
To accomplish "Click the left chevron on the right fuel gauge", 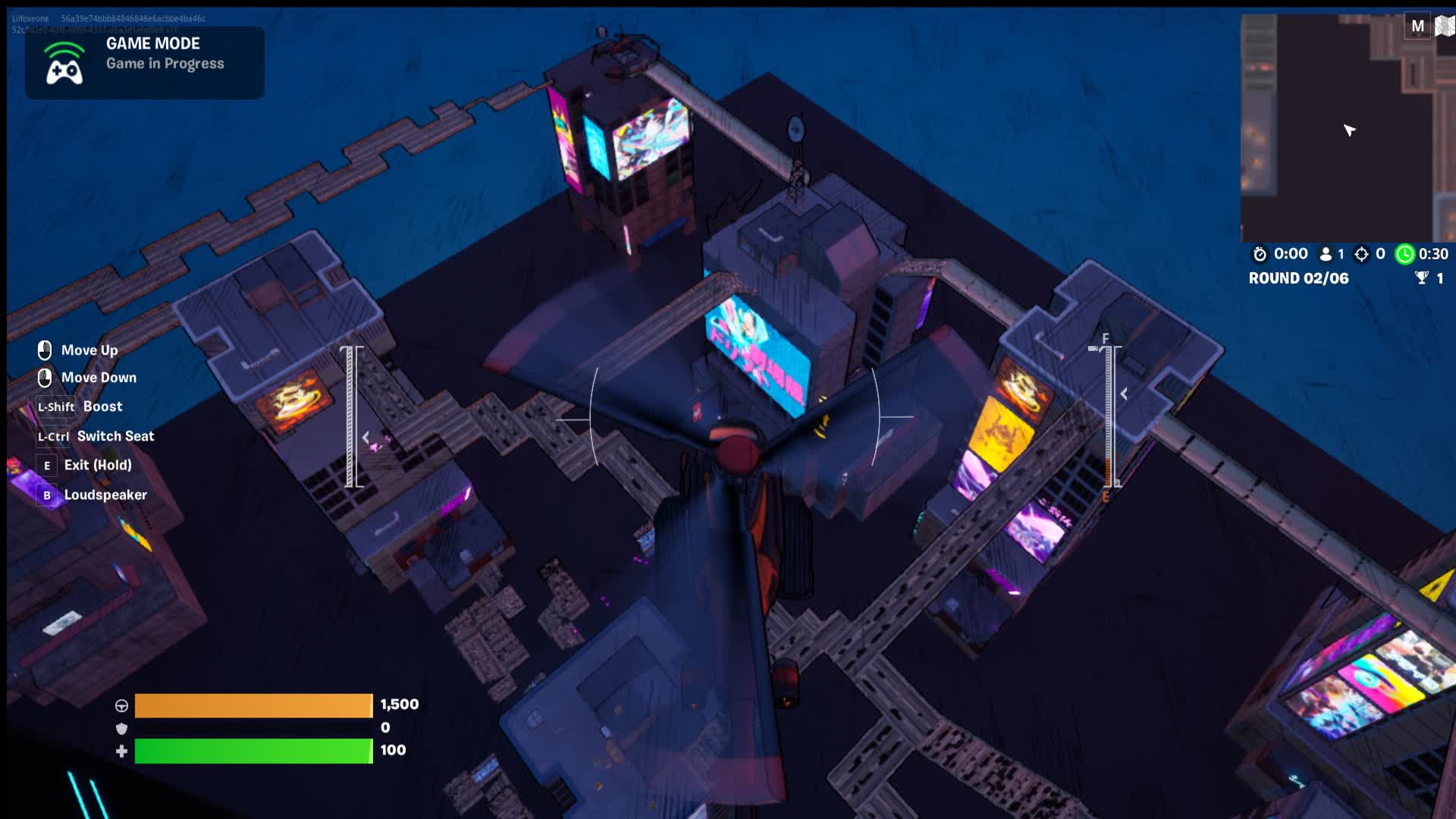I will 1123,394.
